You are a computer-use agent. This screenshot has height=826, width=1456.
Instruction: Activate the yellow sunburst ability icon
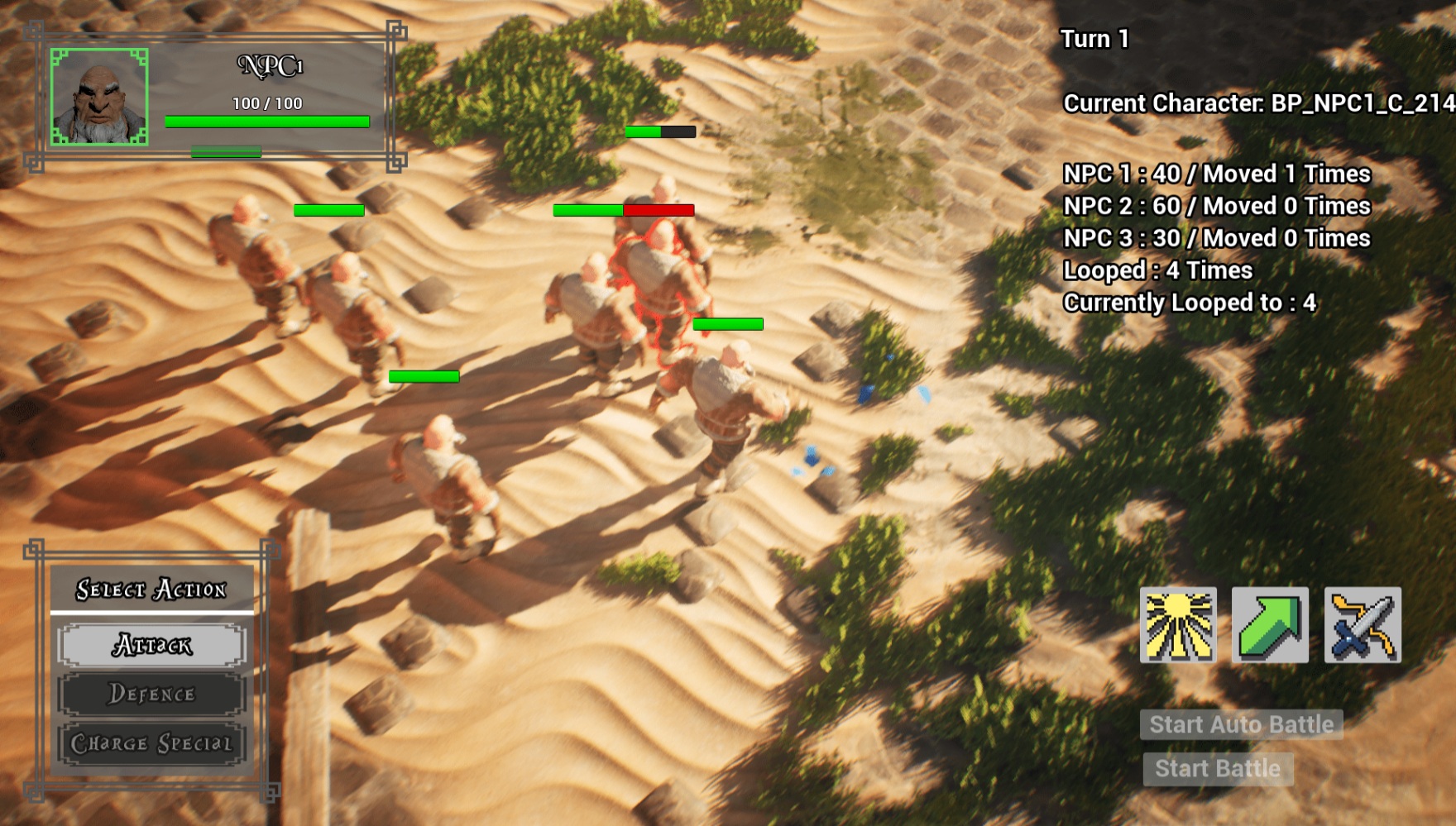point(1178,625)
